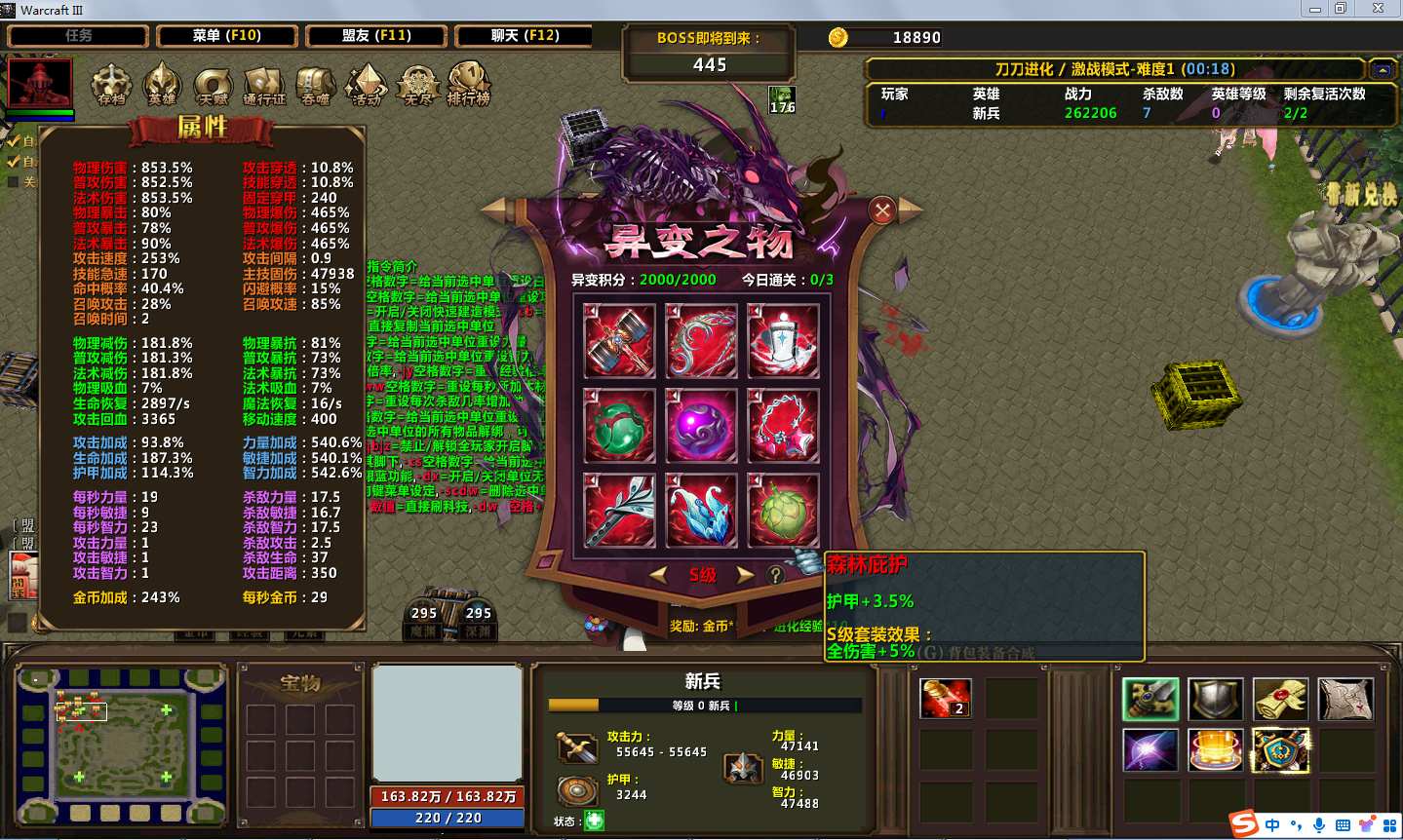This screenshot has width=1403, height=840.
Task: Minimize the Warcraft III window
Action: click(1315, 9)
